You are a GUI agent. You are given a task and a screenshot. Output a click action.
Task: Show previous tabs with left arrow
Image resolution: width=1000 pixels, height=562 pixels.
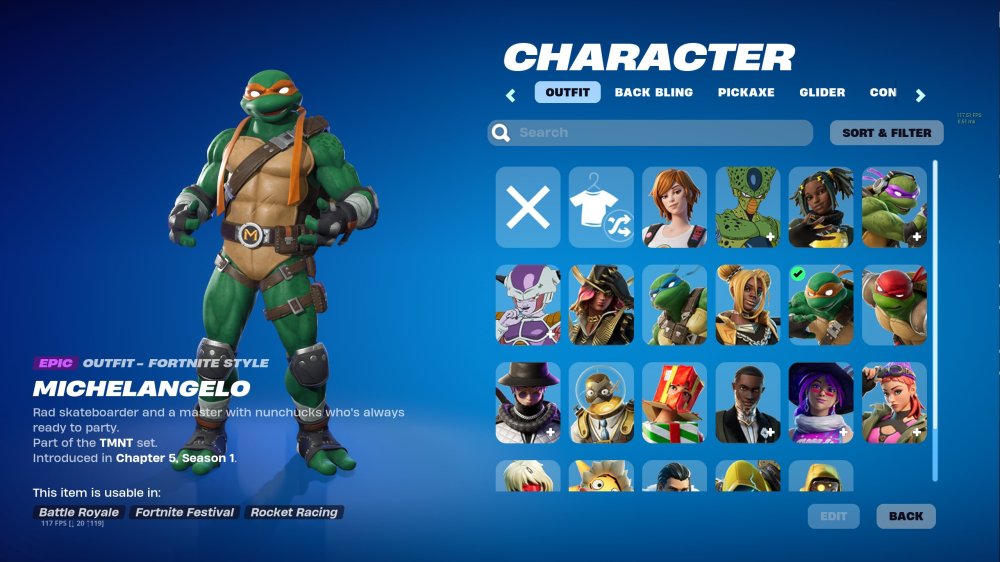tap(511, 95)
